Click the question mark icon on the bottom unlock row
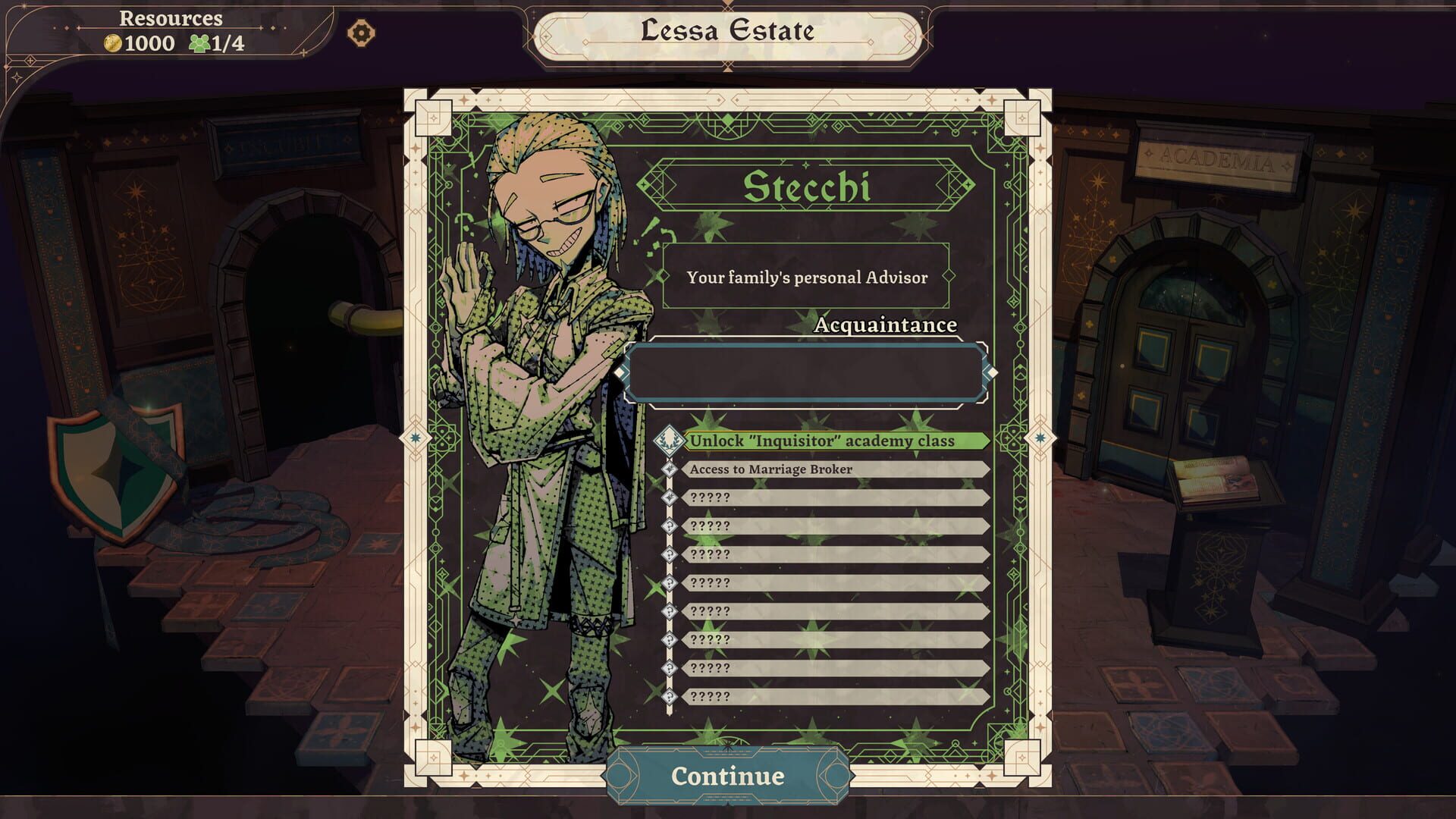The image size is (1456, 819). (671, 695)
